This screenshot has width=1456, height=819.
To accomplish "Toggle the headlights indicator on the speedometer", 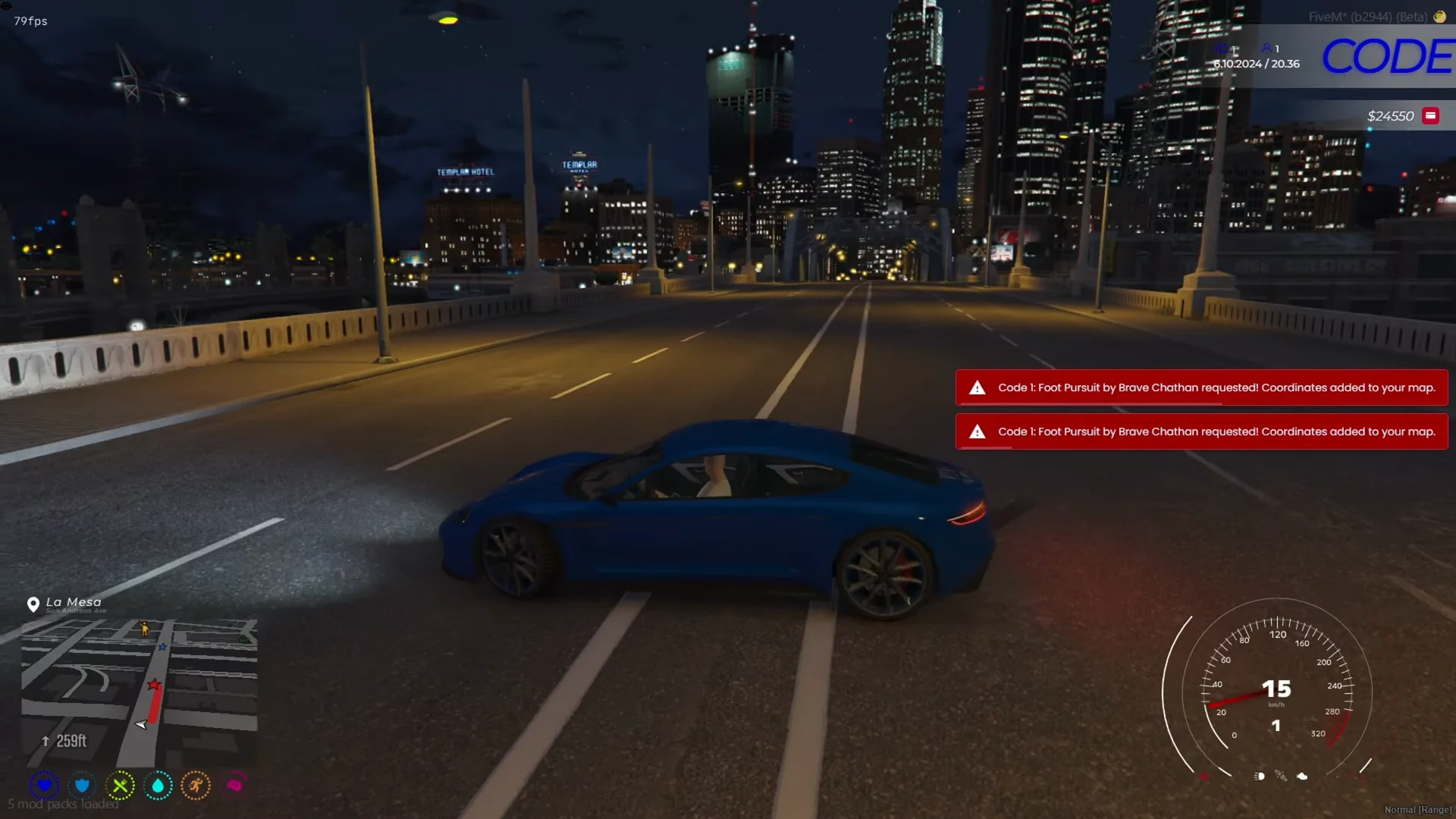I will point(1259,776).
